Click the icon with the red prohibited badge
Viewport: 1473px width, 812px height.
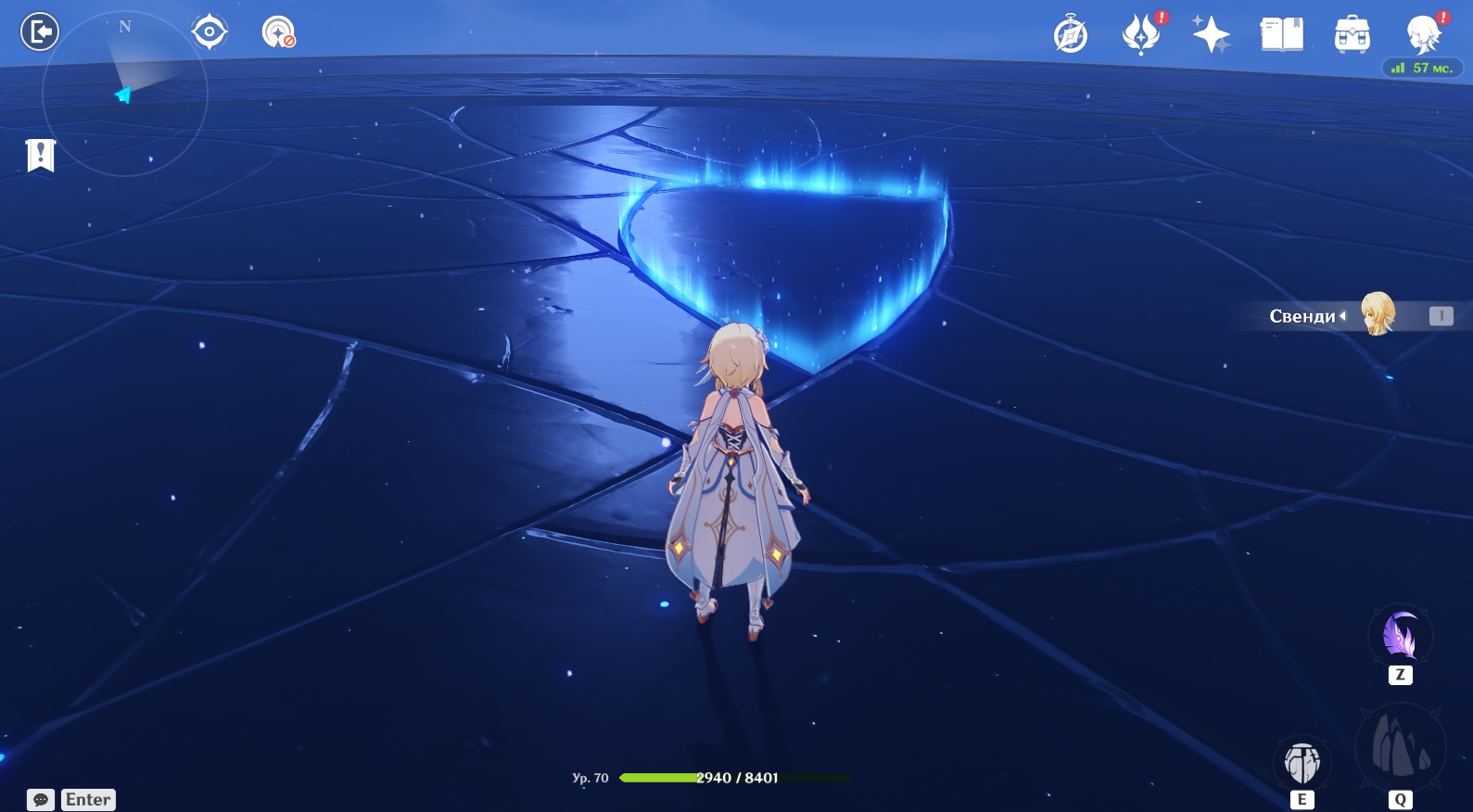pyautogui.click(x=277, y=32)
